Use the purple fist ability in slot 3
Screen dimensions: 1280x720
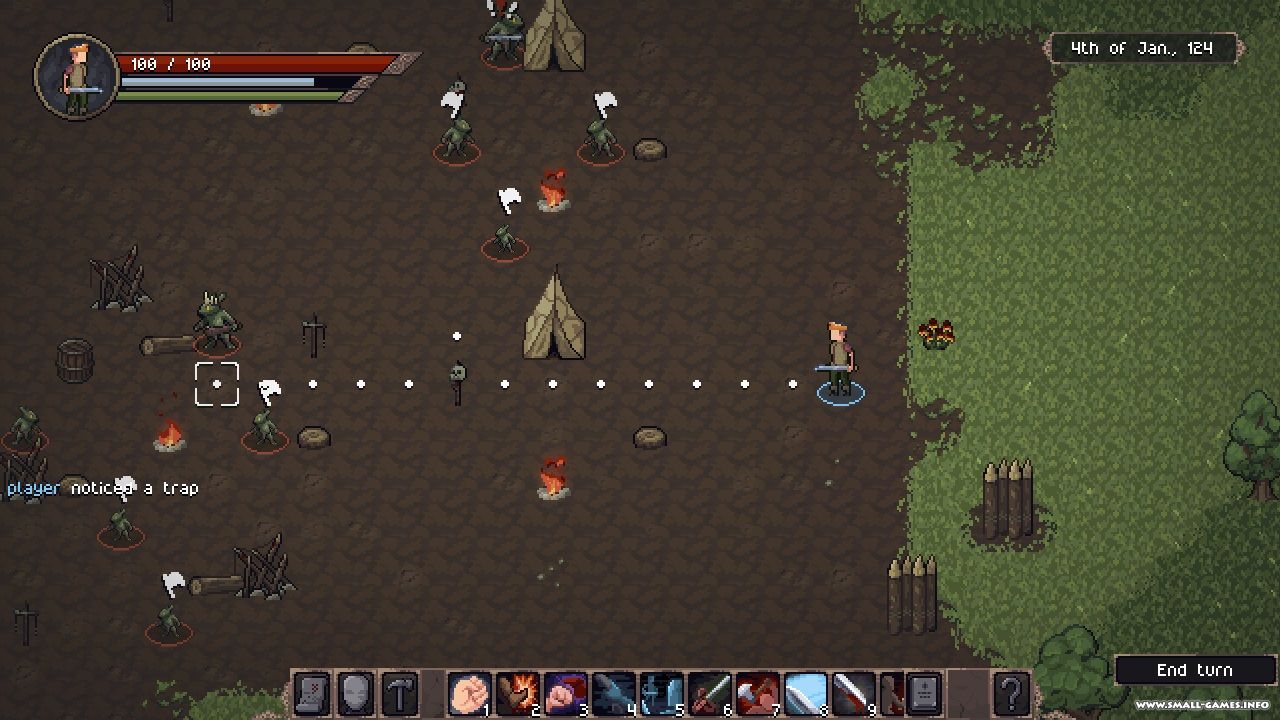[x=564, y=693]
